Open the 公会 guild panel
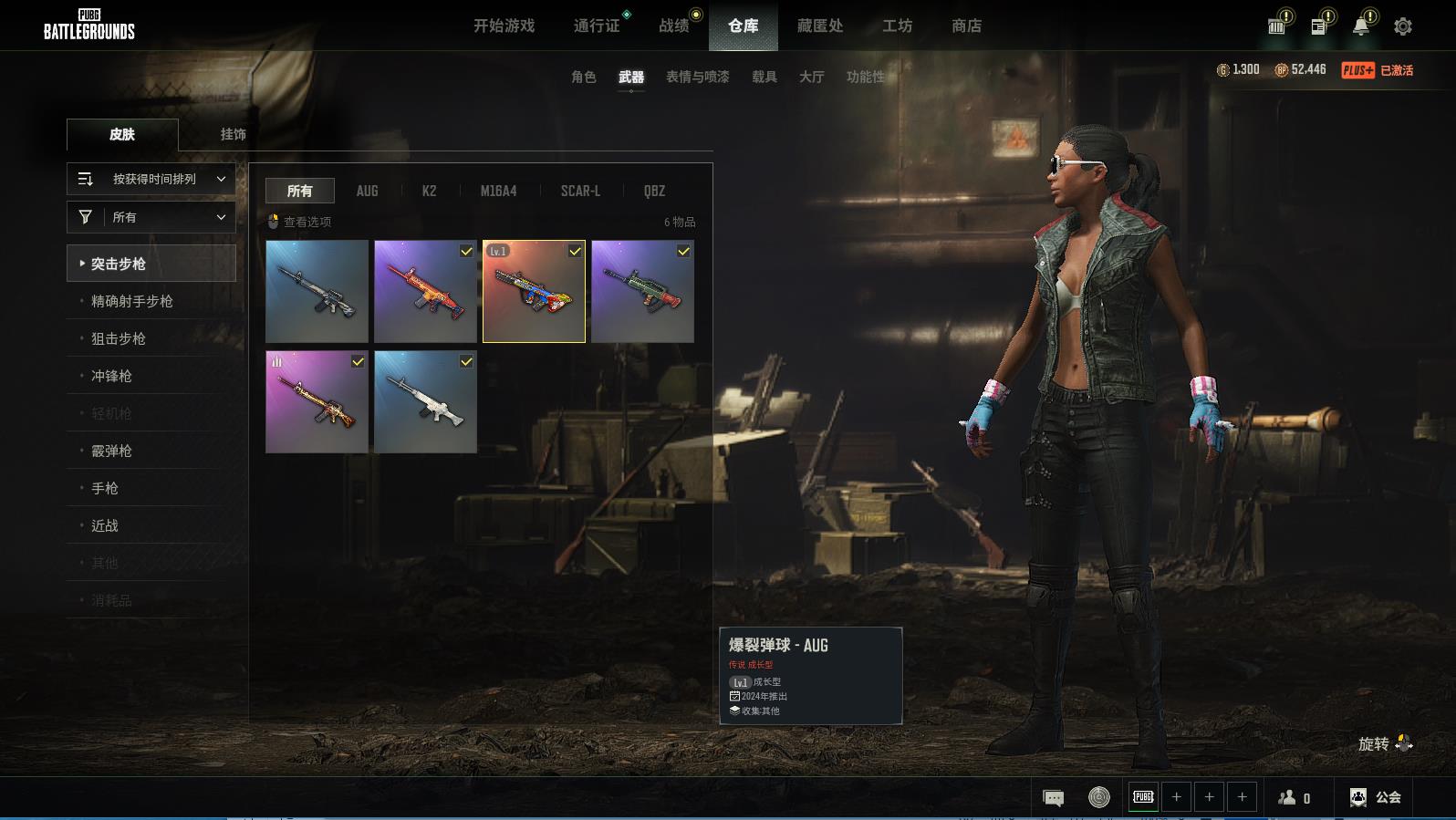Screen dimensions: 1456x820 tap(1376, 797)
